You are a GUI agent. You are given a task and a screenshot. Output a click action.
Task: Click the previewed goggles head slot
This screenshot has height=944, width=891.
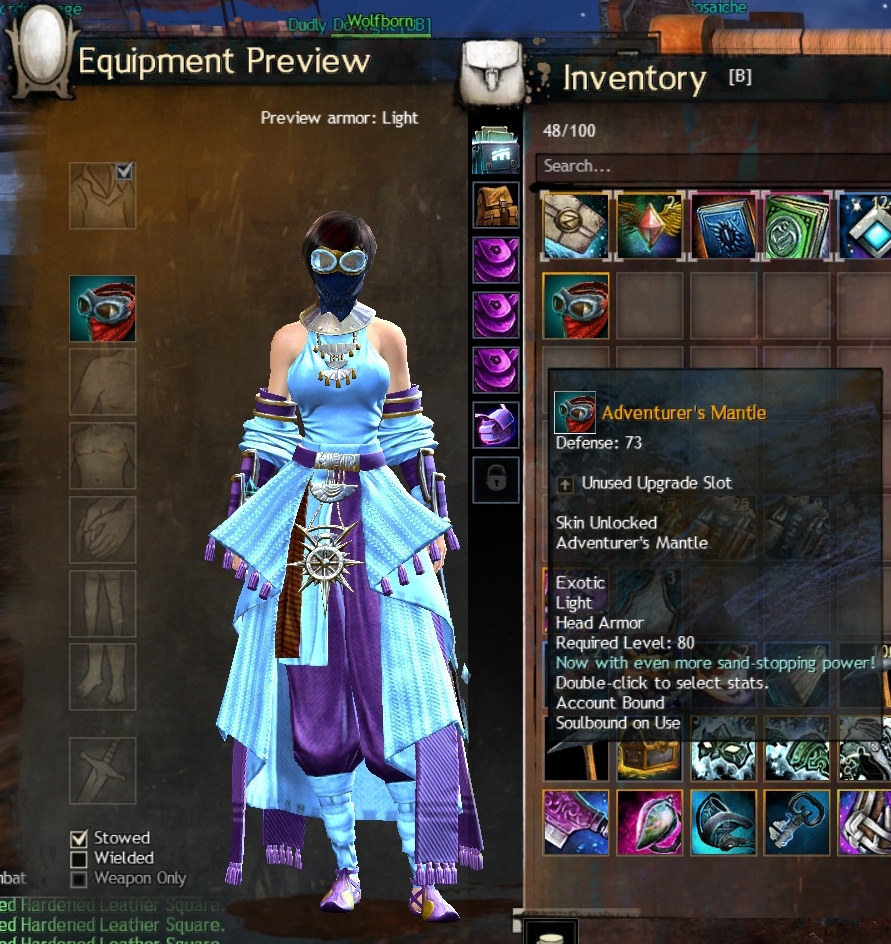102,309
